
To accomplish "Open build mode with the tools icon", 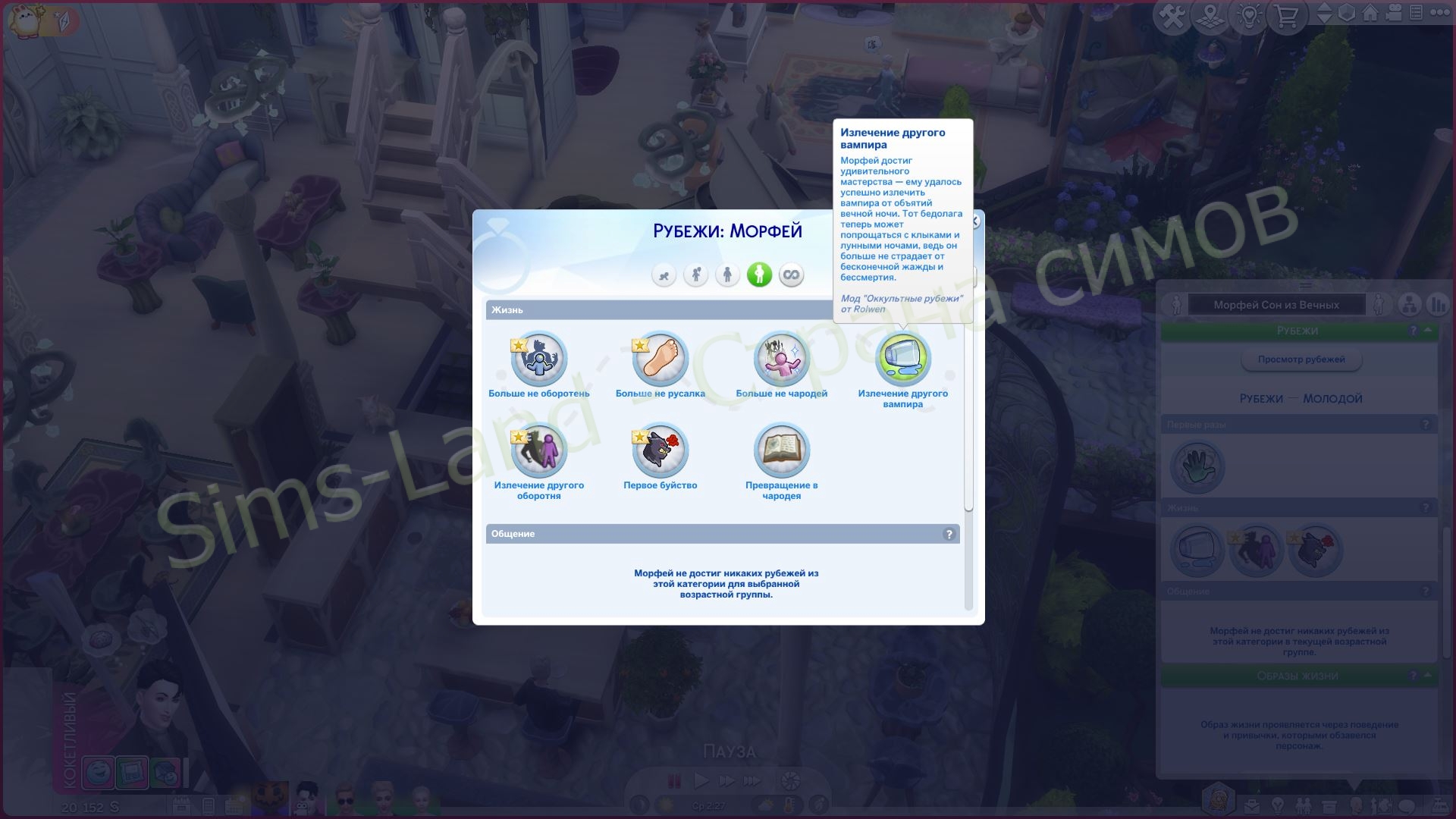I will click(1172, 15).
